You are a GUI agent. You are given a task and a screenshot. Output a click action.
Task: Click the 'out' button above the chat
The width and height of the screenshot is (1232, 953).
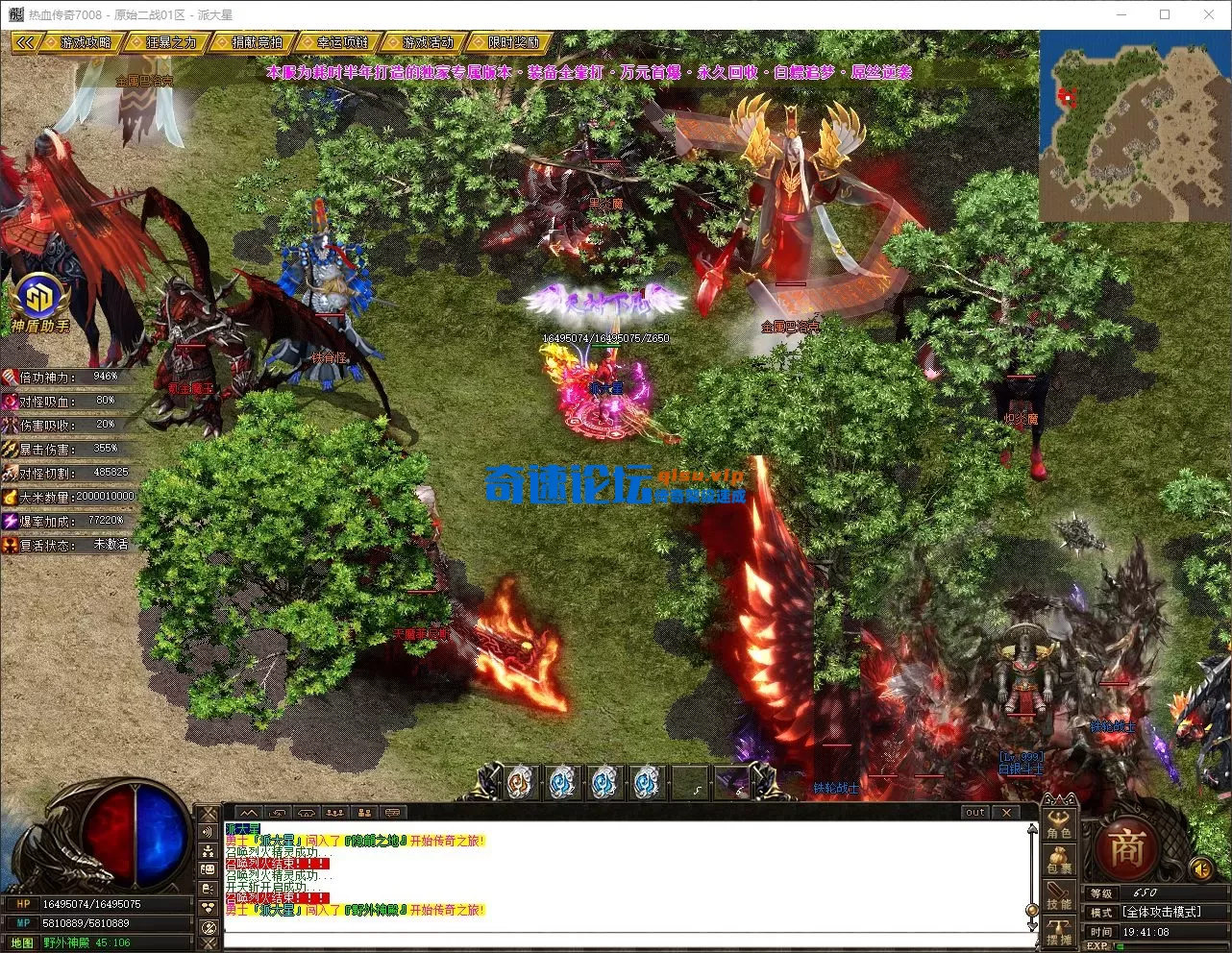[x=975, y=813]
